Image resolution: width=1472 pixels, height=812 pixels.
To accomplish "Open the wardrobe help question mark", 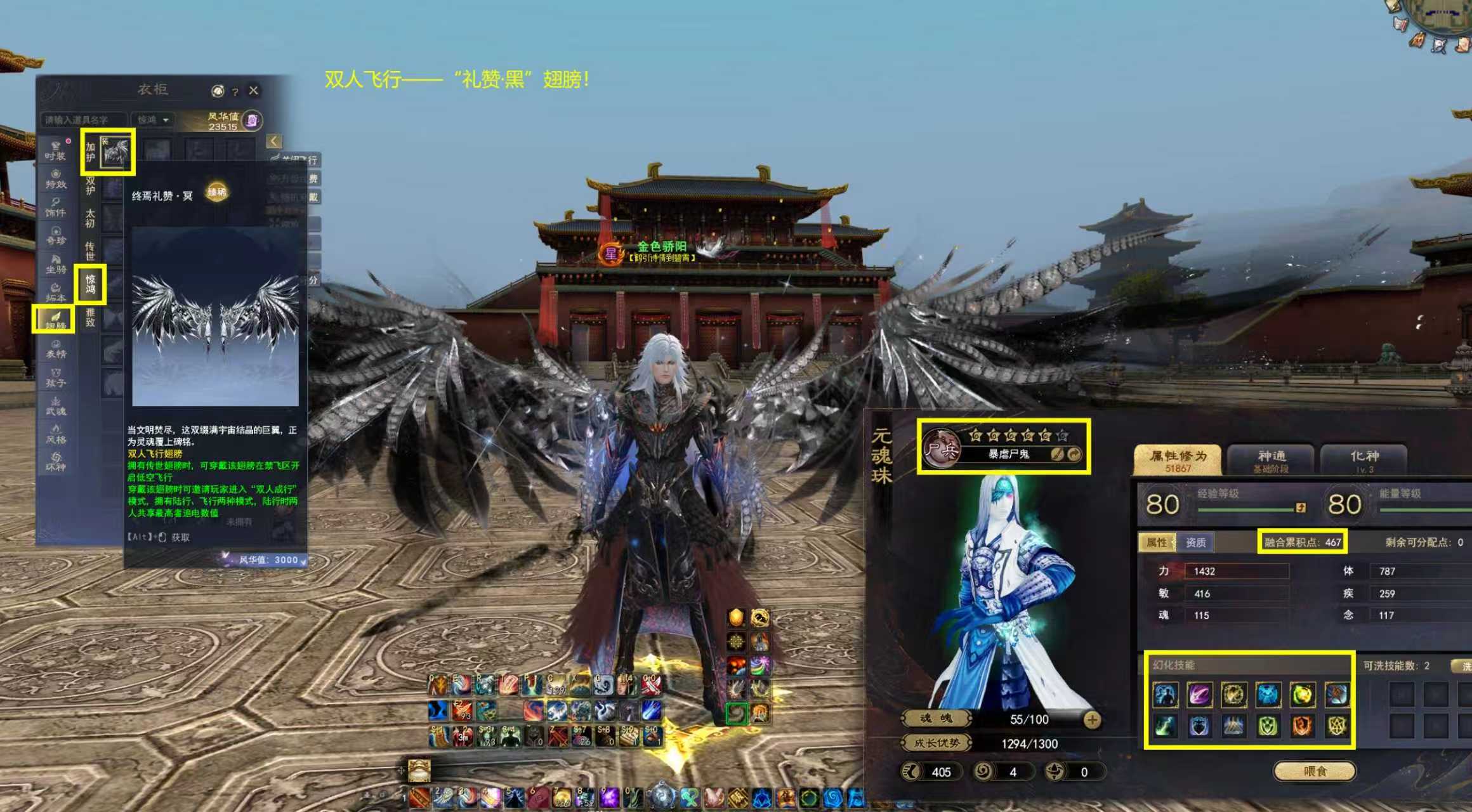I will click(x=235, y=92).
